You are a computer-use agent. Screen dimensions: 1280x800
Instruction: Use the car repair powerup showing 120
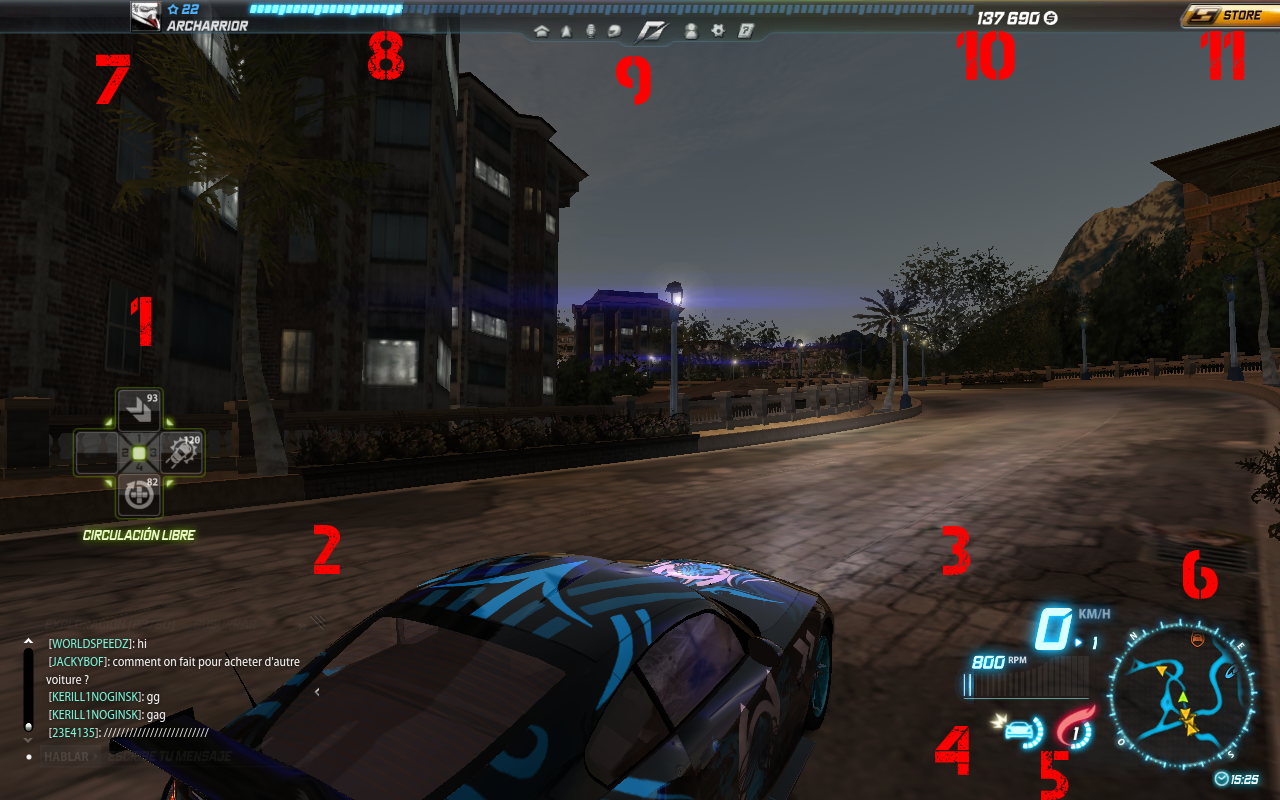tap(180, 452)
